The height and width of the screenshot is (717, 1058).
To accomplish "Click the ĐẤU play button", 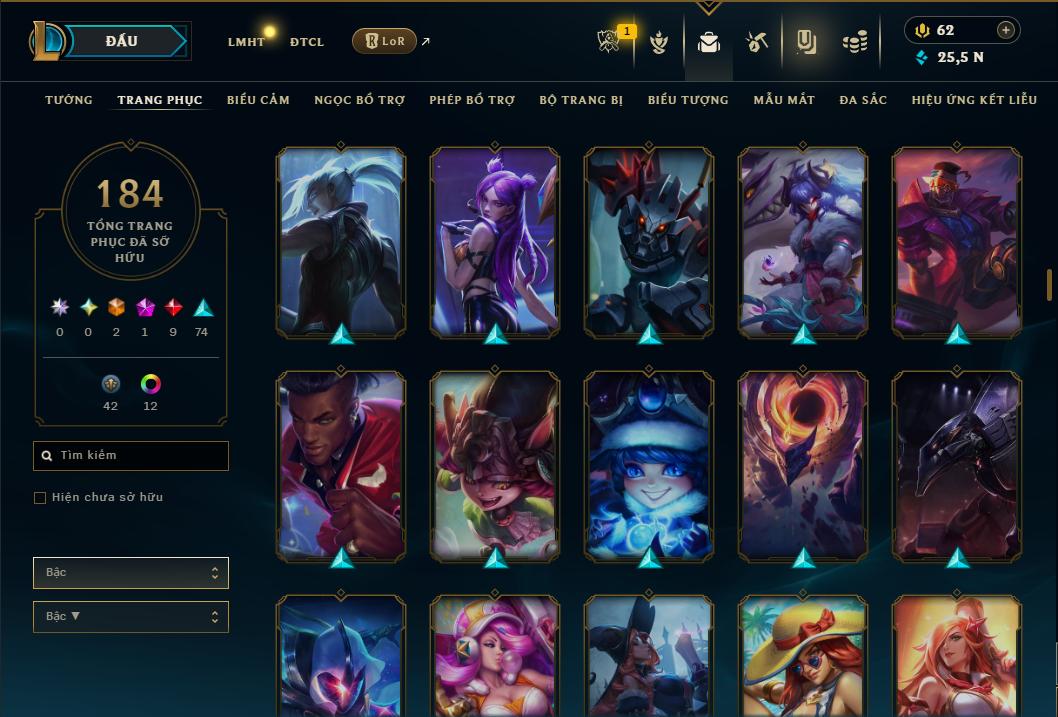I will pyautogui.click(x=122, y=41).
